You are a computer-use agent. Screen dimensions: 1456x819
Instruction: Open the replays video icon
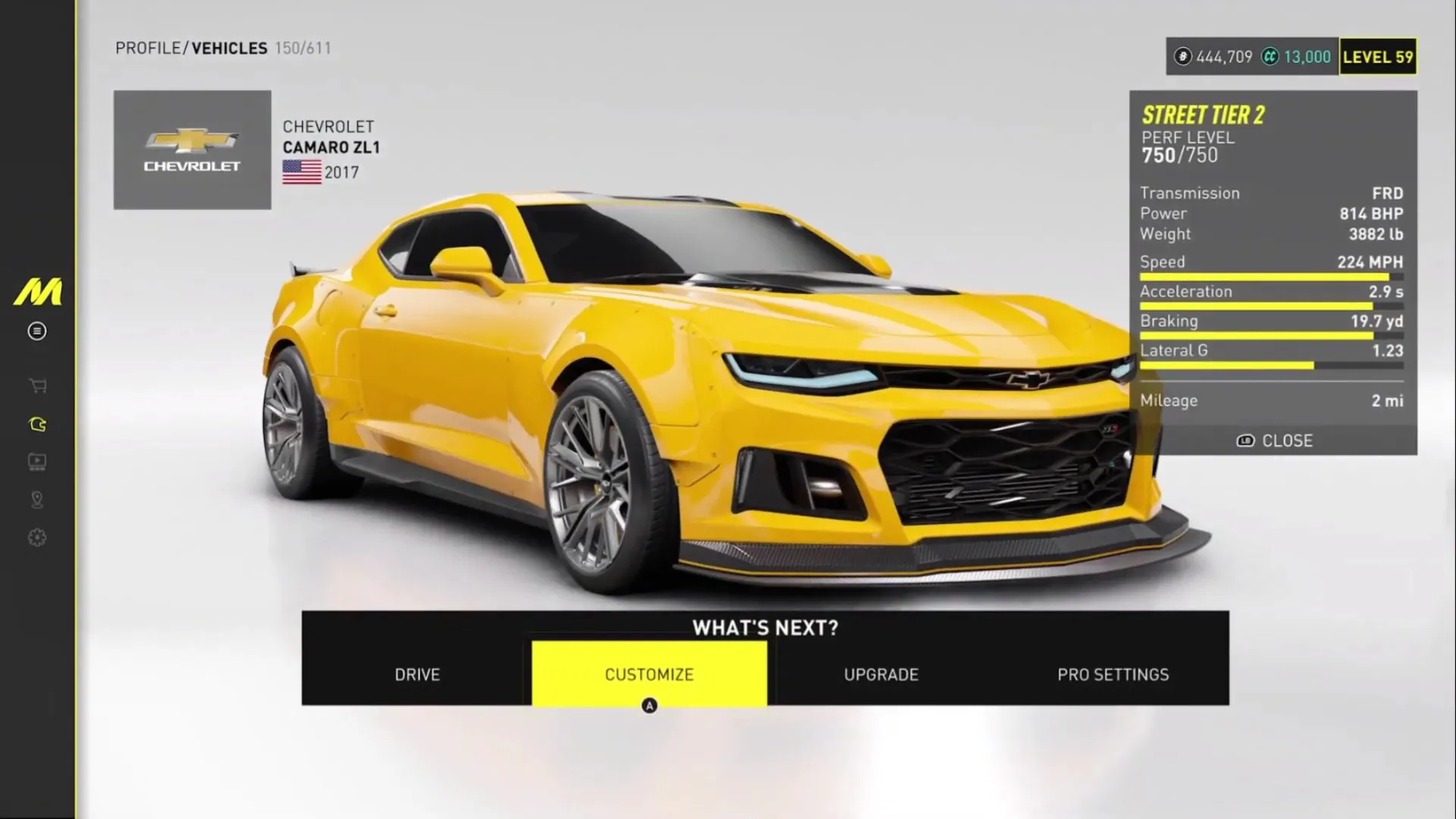tap(36, 461)
